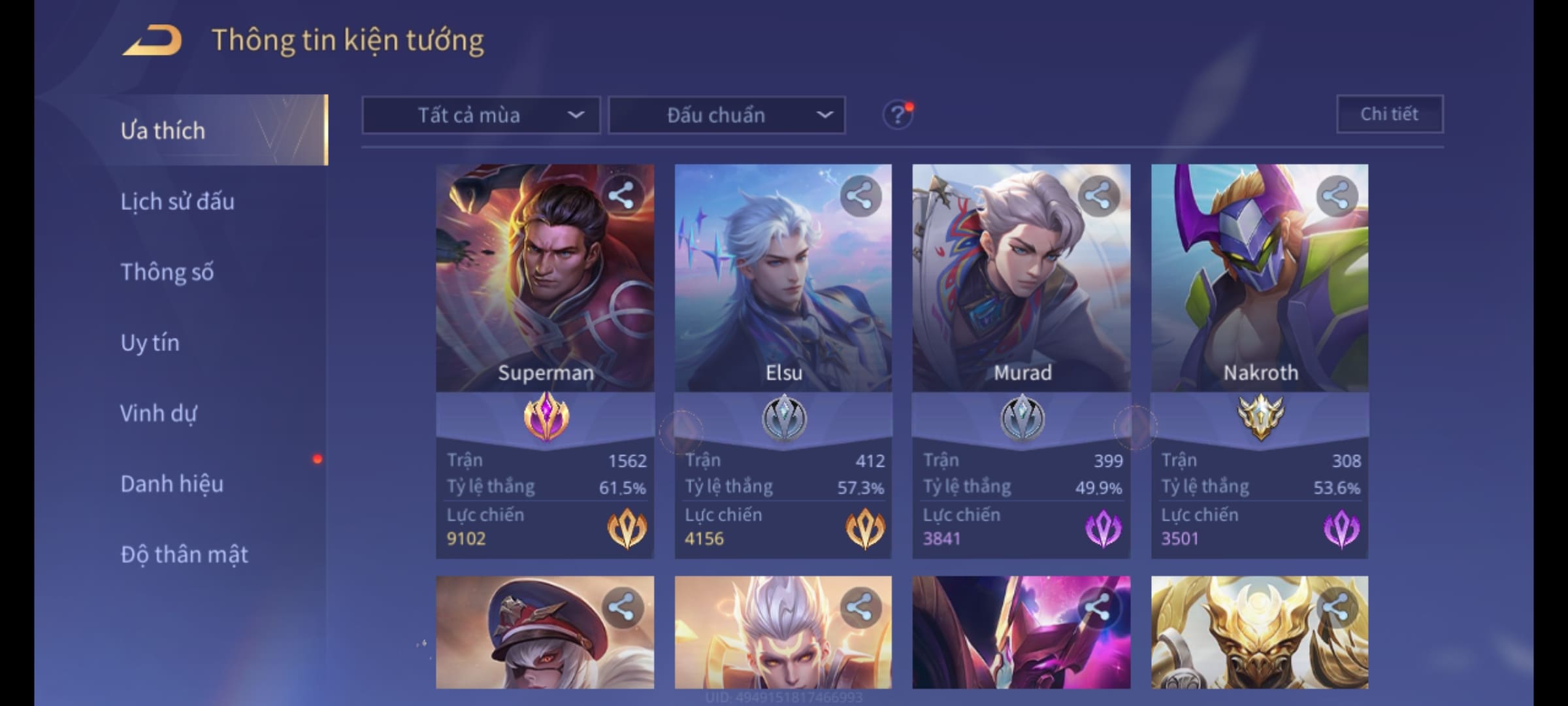Select the Vinh dự tab

click(x=158, y=413)
